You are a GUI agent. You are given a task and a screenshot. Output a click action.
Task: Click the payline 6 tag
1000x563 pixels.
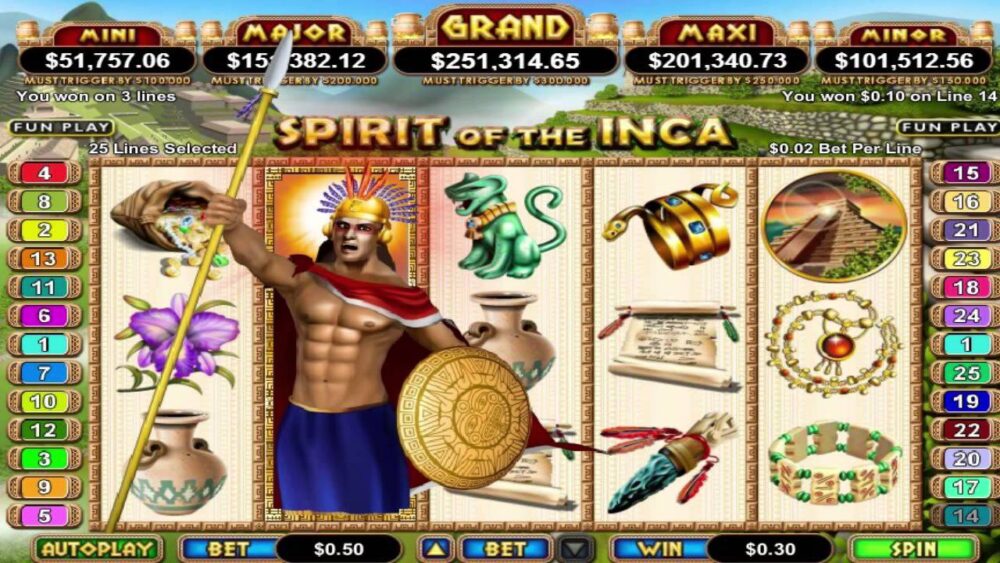pyautogui.click(x=44, y=316)
